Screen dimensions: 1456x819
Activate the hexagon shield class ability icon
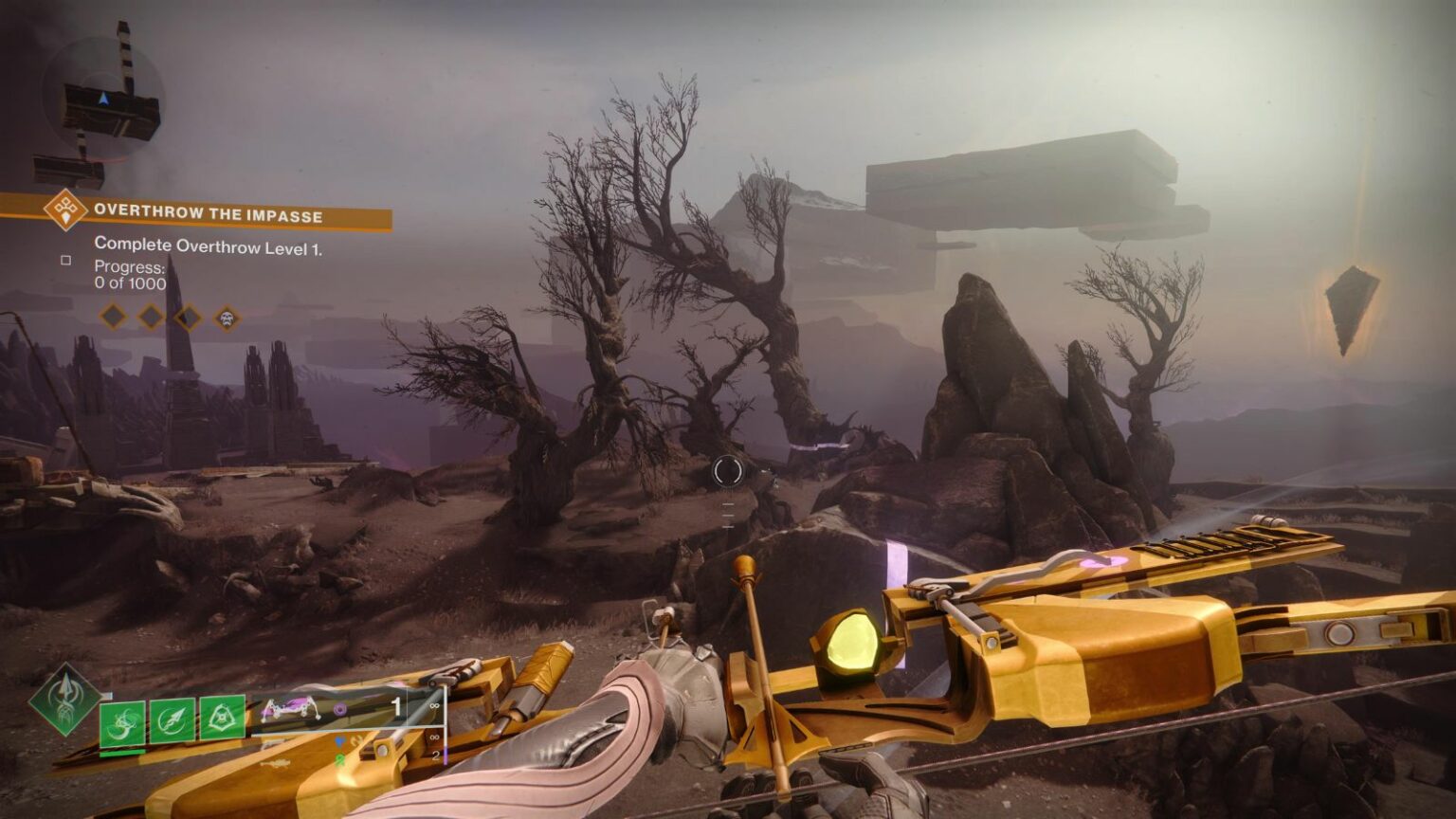pos(222,717)
